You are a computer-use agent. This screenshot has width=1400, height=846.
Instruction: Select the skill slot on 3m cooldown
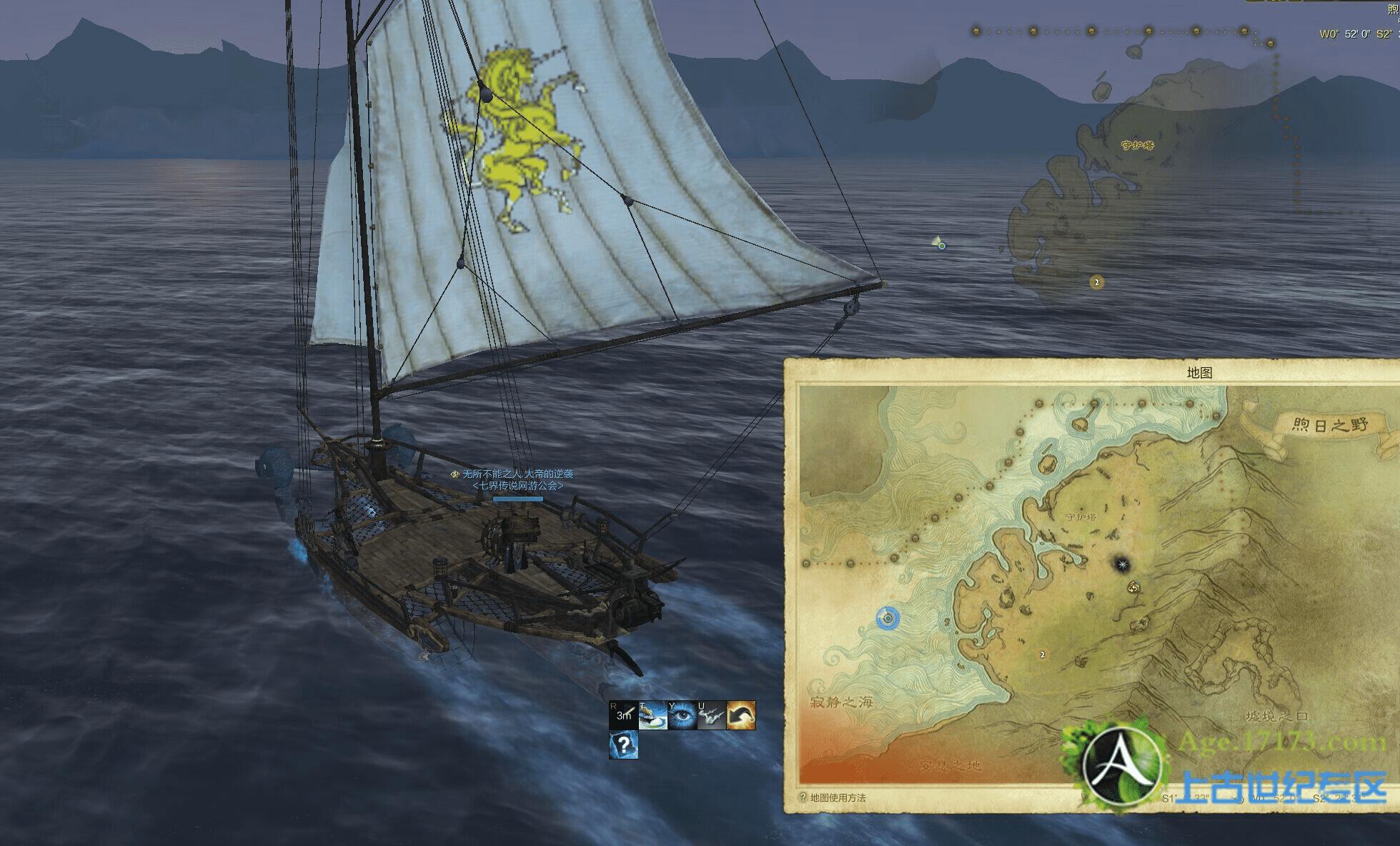pos(624,715)
